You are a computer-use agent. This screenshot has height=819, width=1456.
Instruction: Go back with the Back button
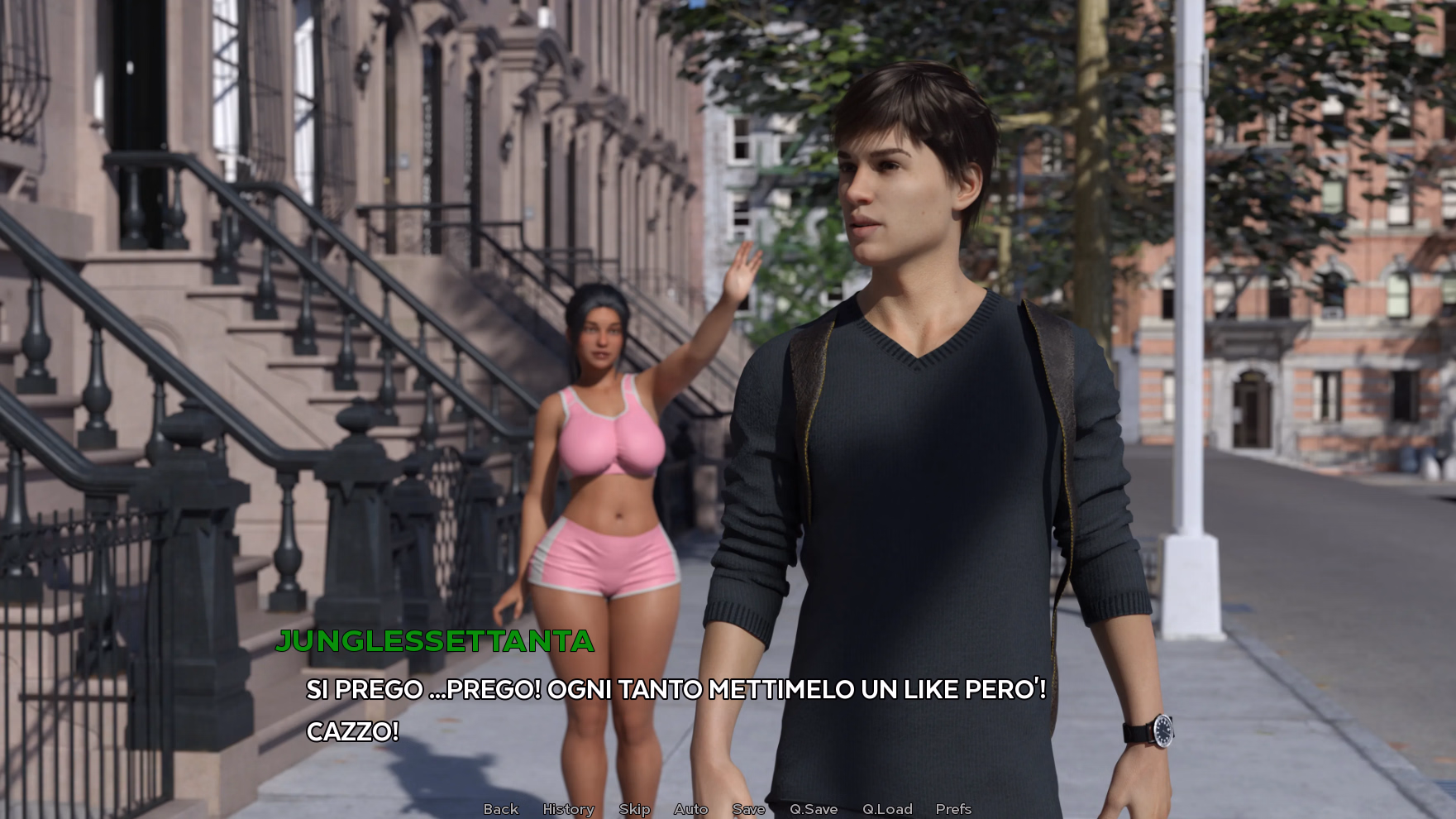(500, 809)
